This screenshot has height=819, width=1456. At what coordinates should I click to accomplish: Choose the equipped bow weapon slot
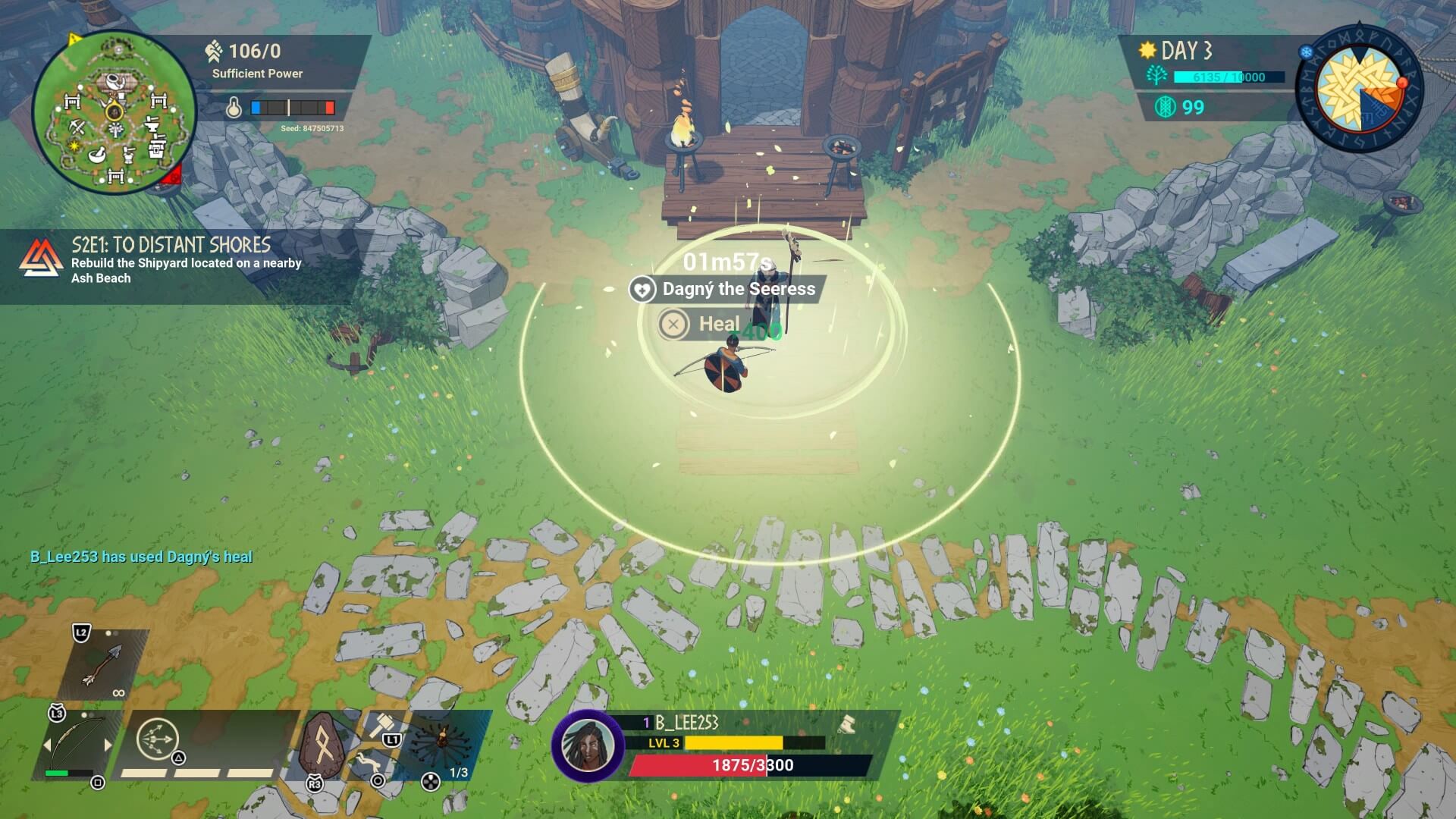[76, 745]
